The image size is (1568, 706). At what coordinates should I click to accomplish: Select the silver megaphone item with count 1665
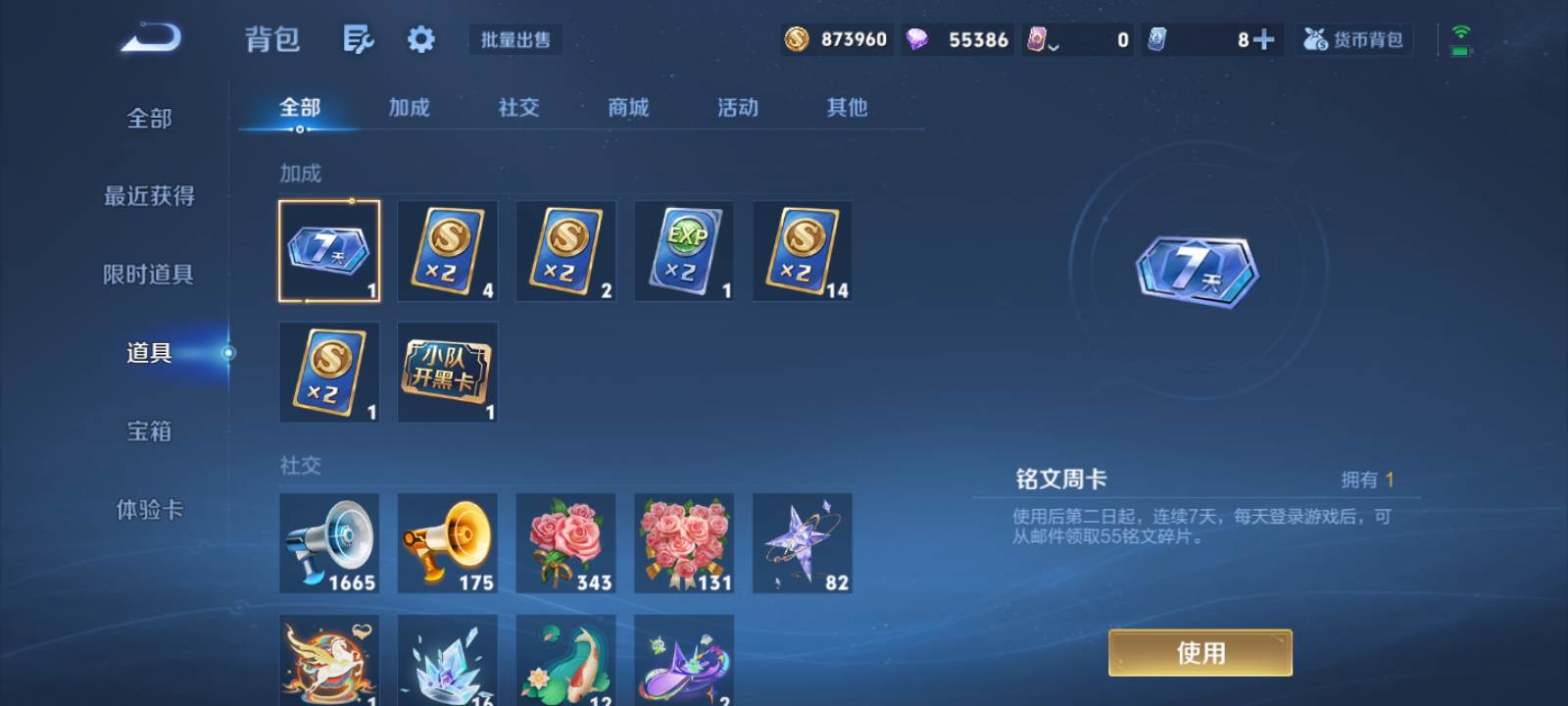pyautogui.click(x=328, y=542)
